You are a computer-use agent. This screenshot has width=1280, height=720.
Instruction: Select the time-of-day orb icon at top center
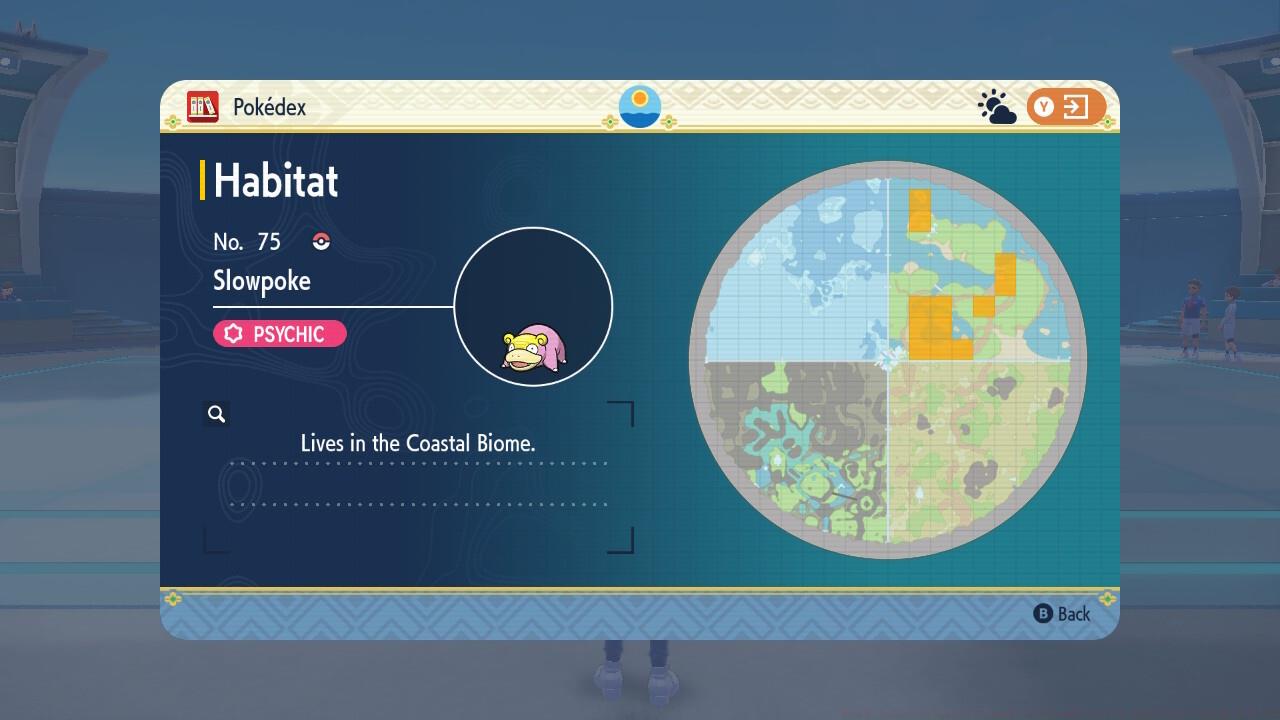639,107
